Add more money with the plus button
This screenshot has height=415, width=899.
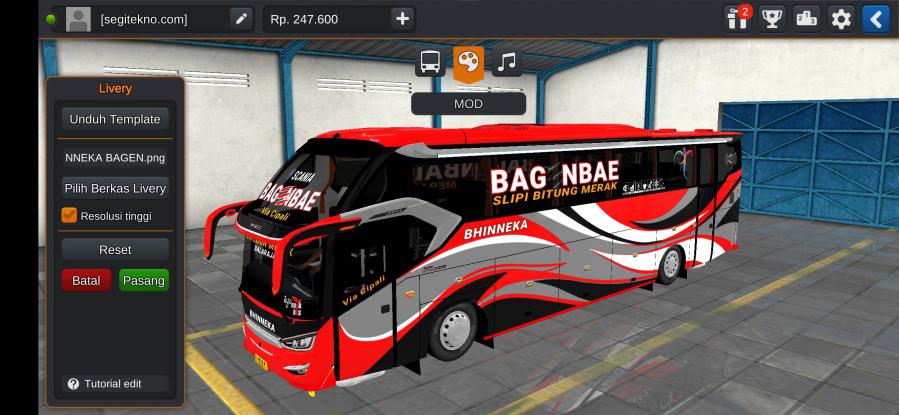(x=402, y=18)
